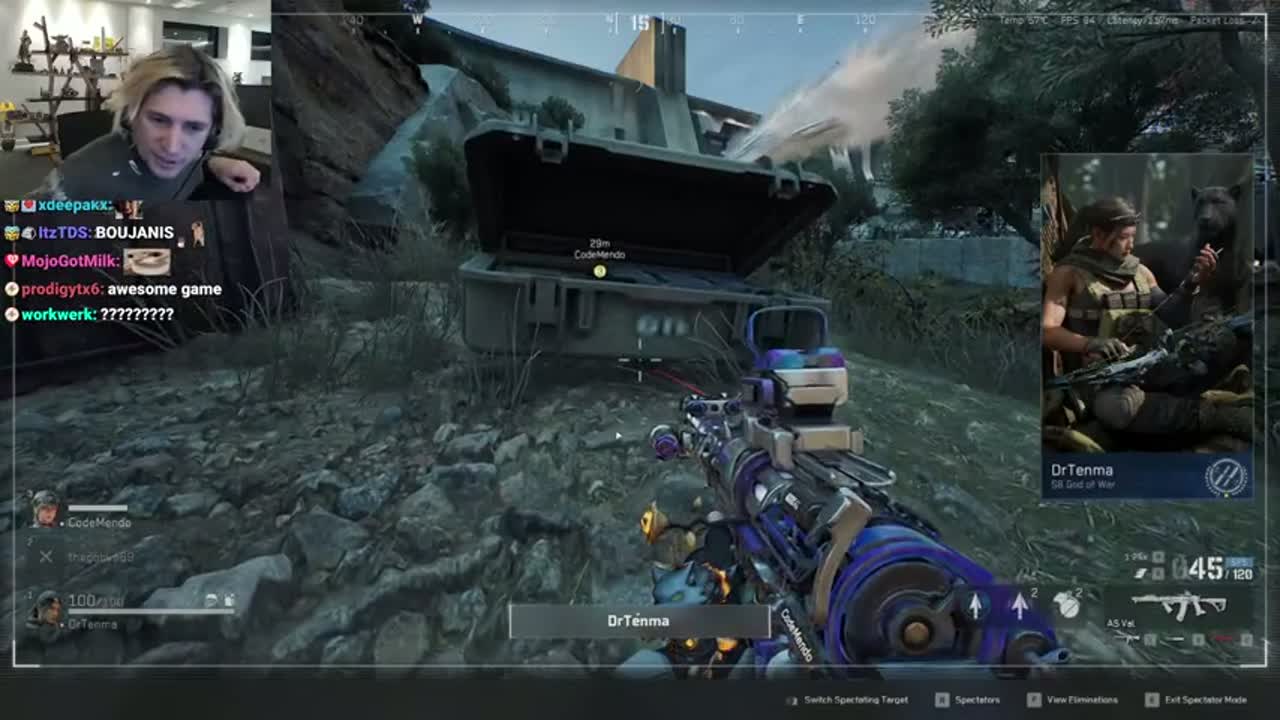The height and width of the screenshot is (720, 1280).
Task: Click Switch Spectating Target
Action: [856, 701]
